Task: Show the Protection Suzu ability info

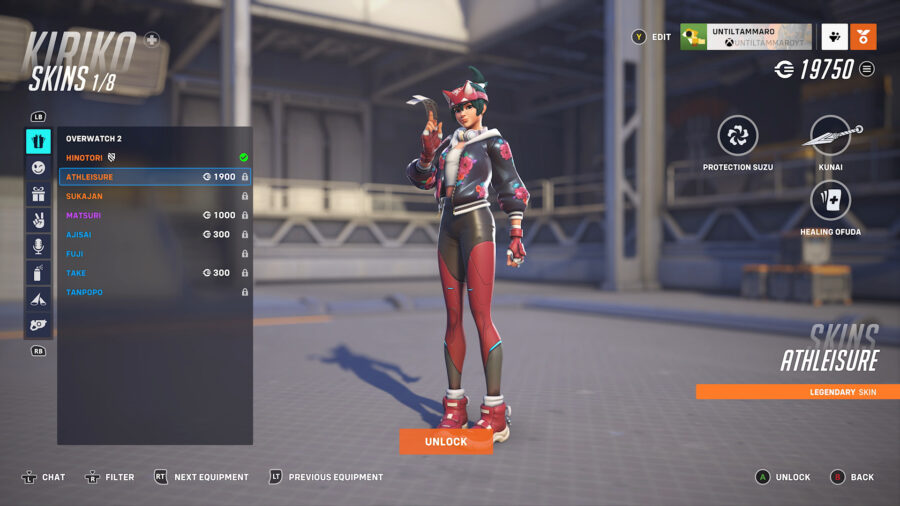Action: (x=738, y=136)
